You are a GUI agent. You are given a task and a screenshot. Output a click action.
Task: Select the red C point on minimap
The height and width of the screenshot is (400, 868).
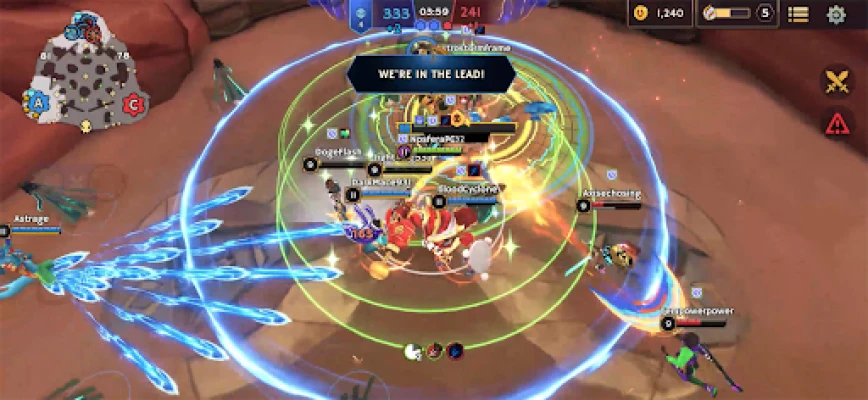point(131,102)
